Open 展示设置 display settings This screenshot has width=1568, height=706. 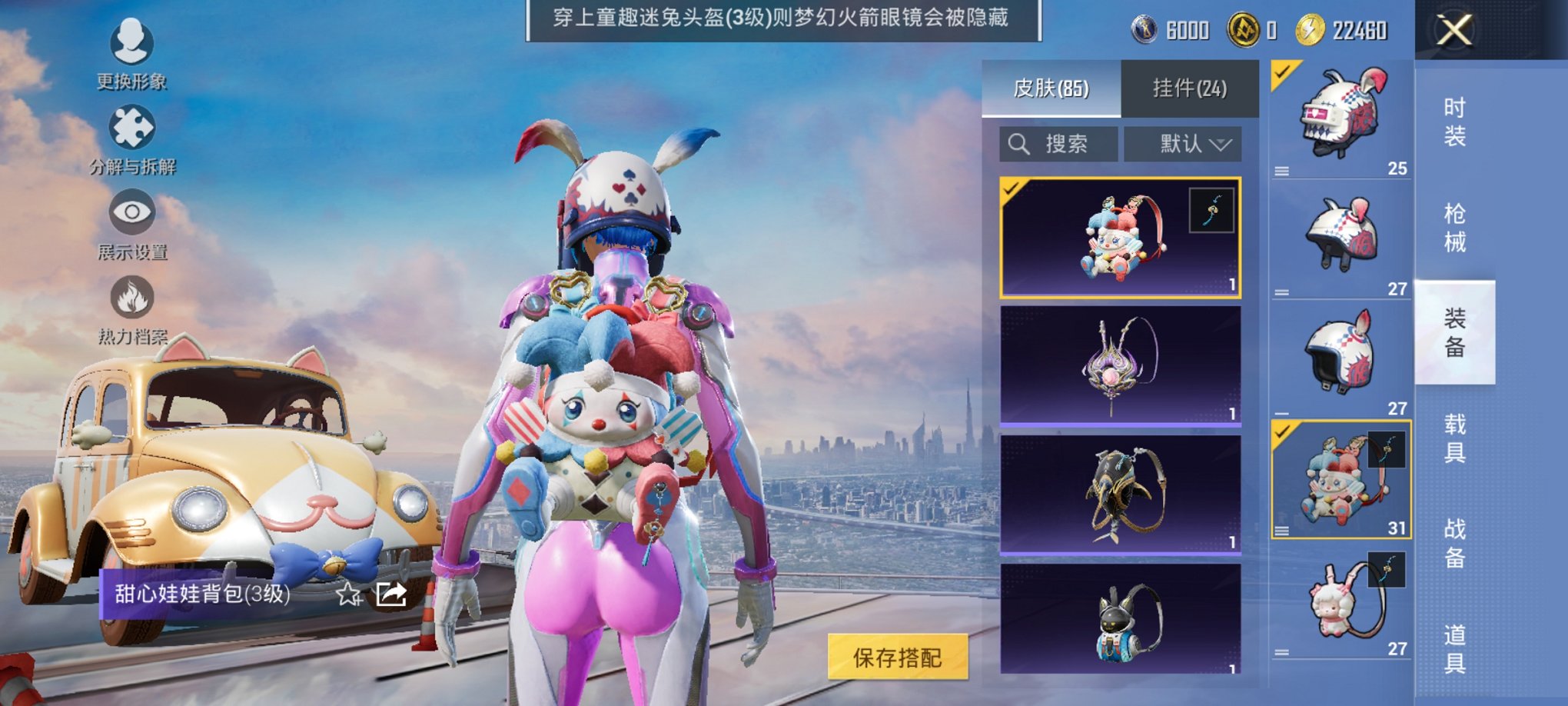(131, 225)
